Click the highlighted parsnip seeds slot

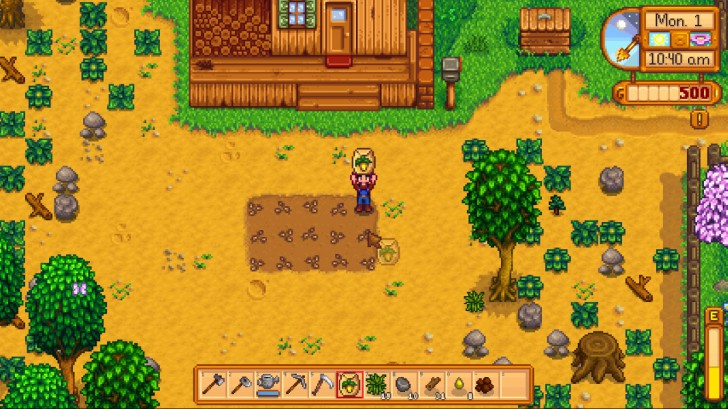click(x=349, y=383)
